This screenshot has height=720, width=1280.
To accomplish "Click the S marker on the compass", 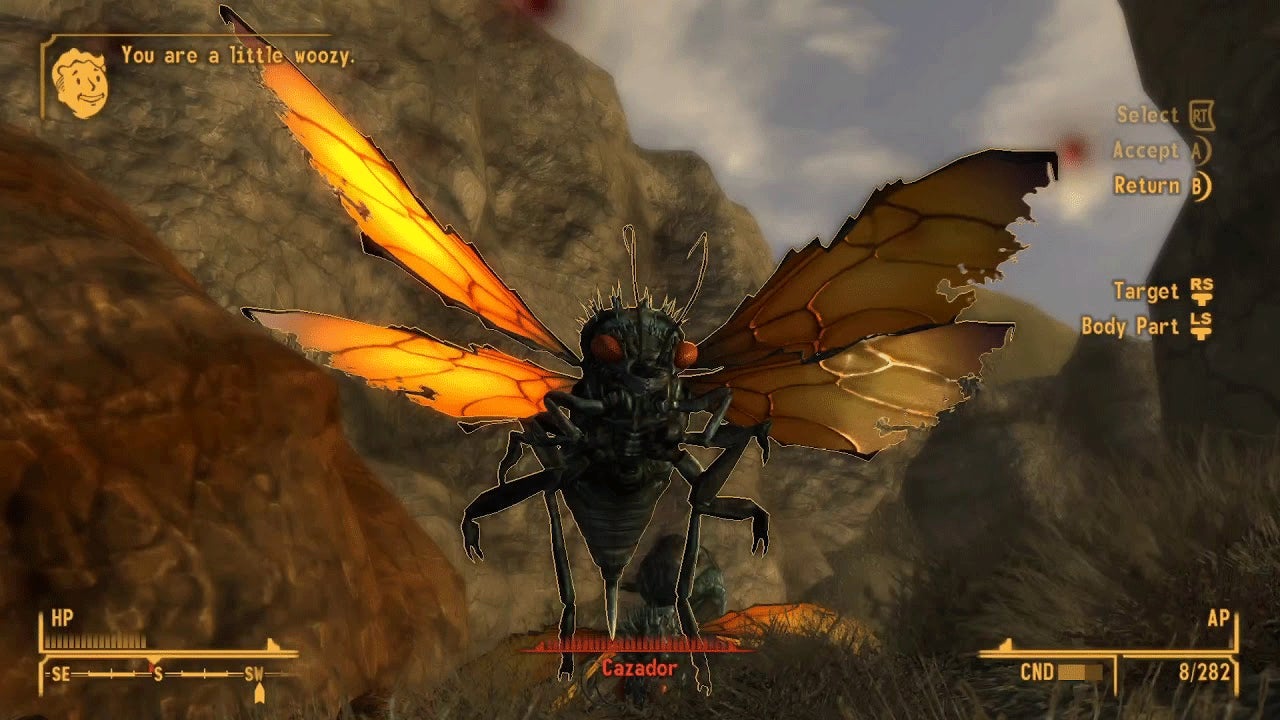I will tap(157, 672).
